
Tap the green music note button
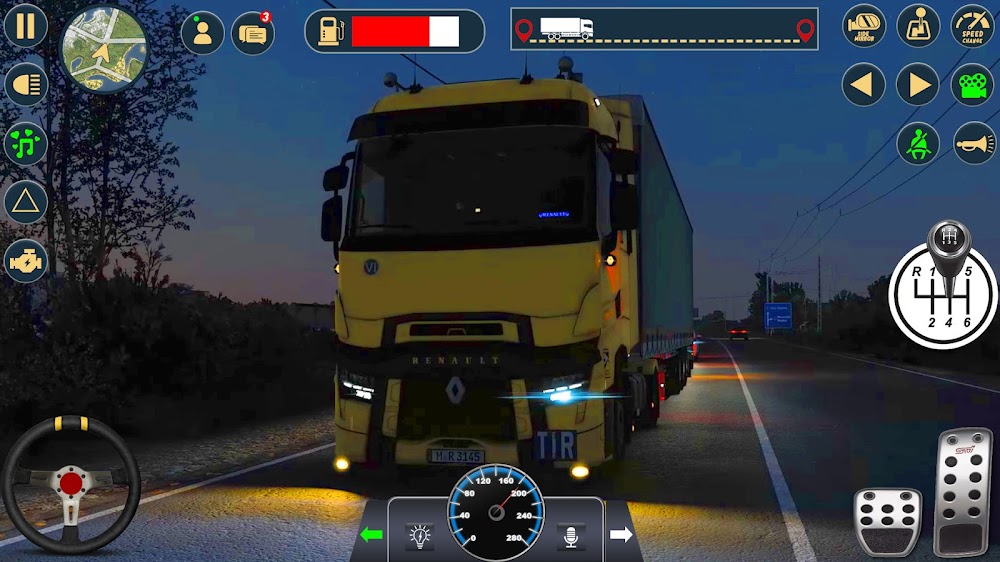[x=26, y=144]
